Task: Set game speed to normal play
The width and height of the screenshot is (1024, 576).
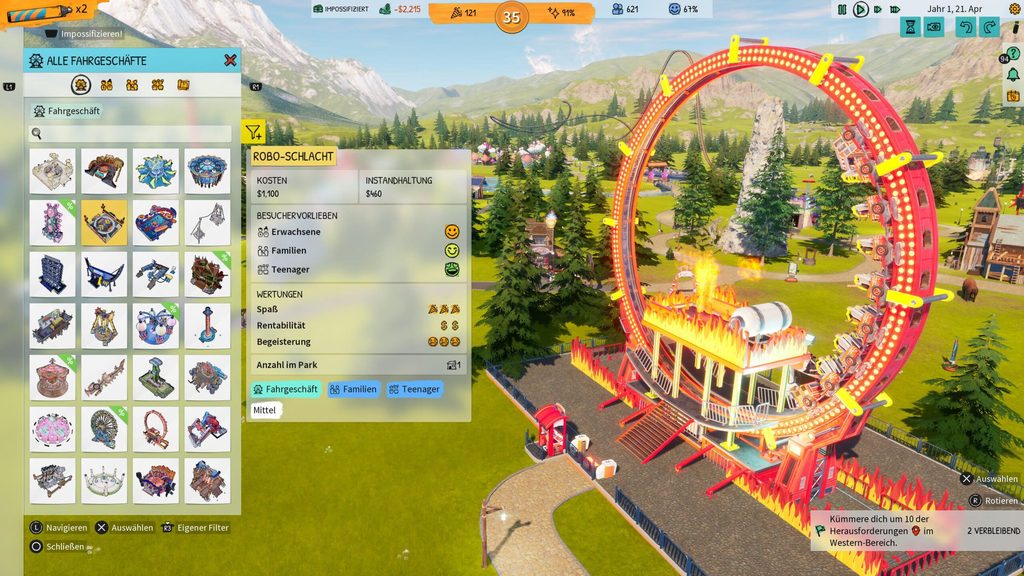Action: pos(860,9)
